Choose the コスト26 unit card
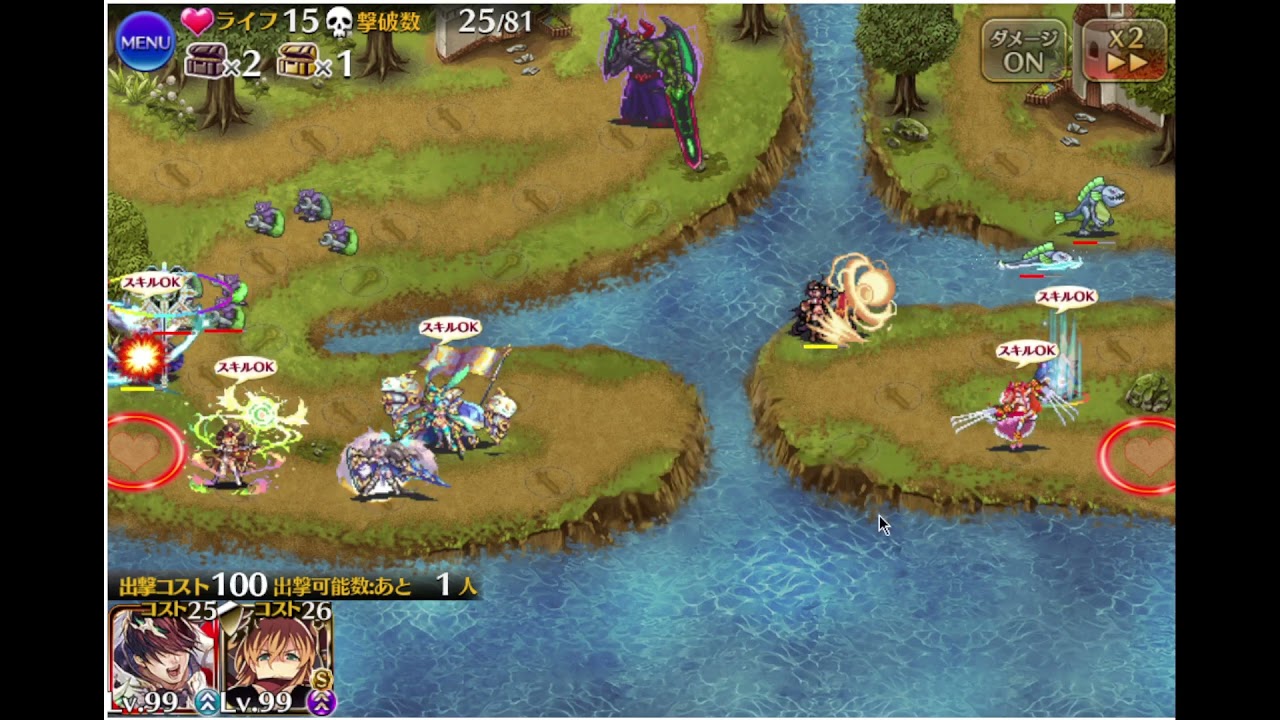Image resolution: width=1280 pixels, height=720 pixels. 278,660
